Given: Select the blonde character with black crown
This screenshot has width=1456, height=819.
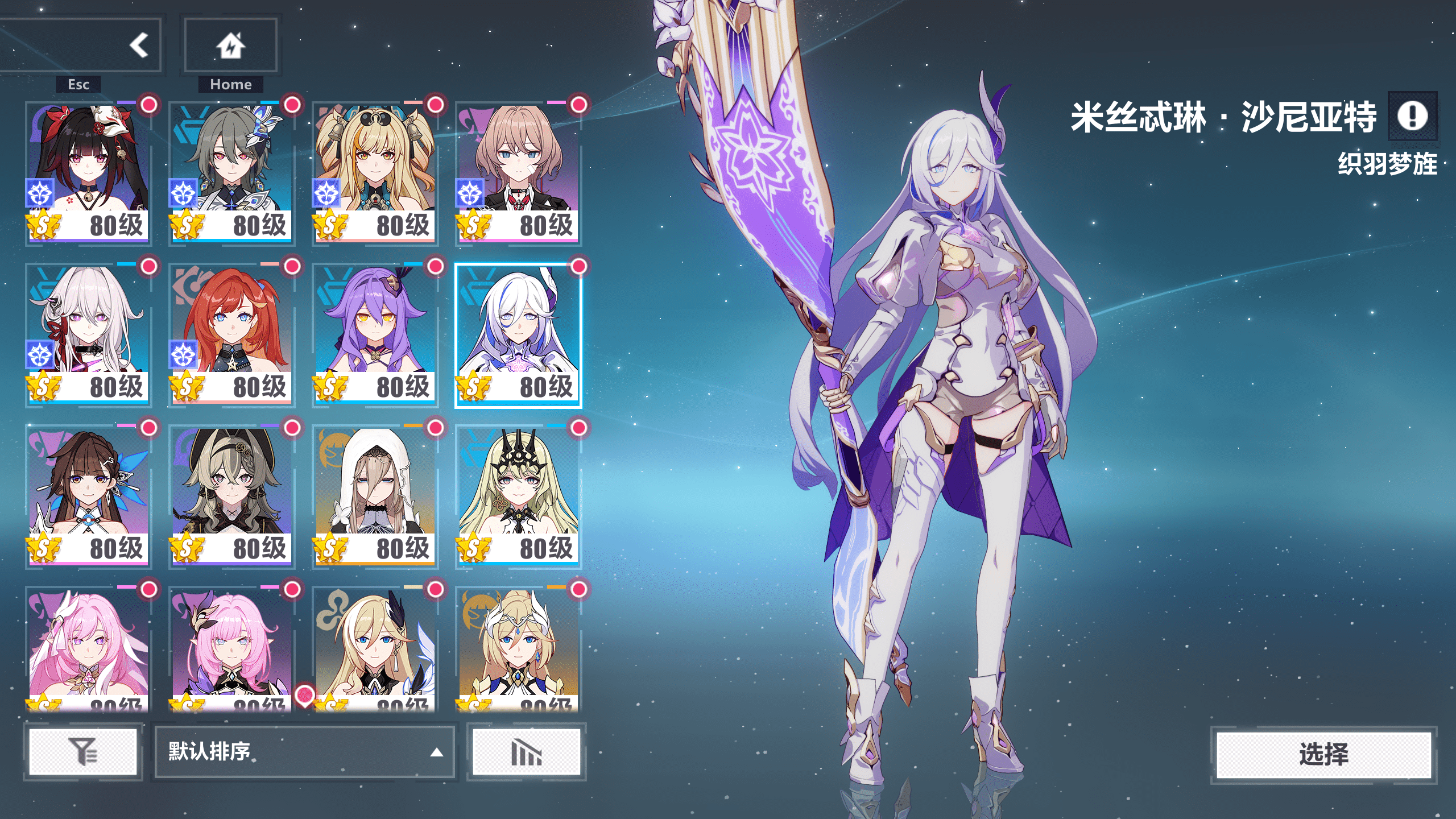Looking at the screenshot, I should pos(518,495).
